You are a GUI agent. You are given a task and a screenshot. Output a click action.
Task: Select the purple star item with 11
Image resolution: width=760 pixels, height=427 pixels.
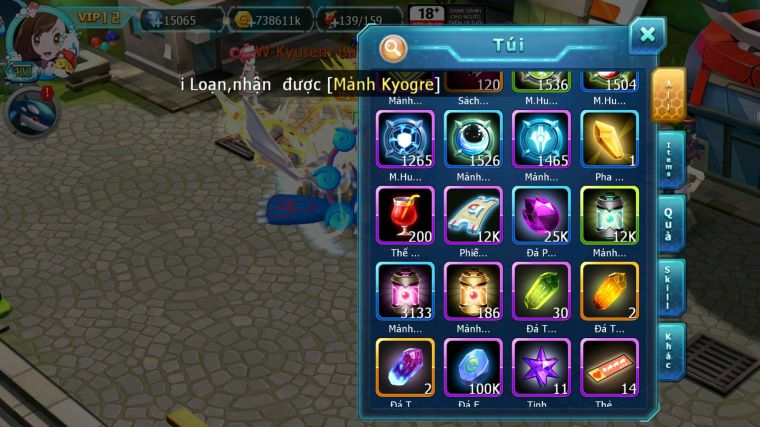point(541,367)
